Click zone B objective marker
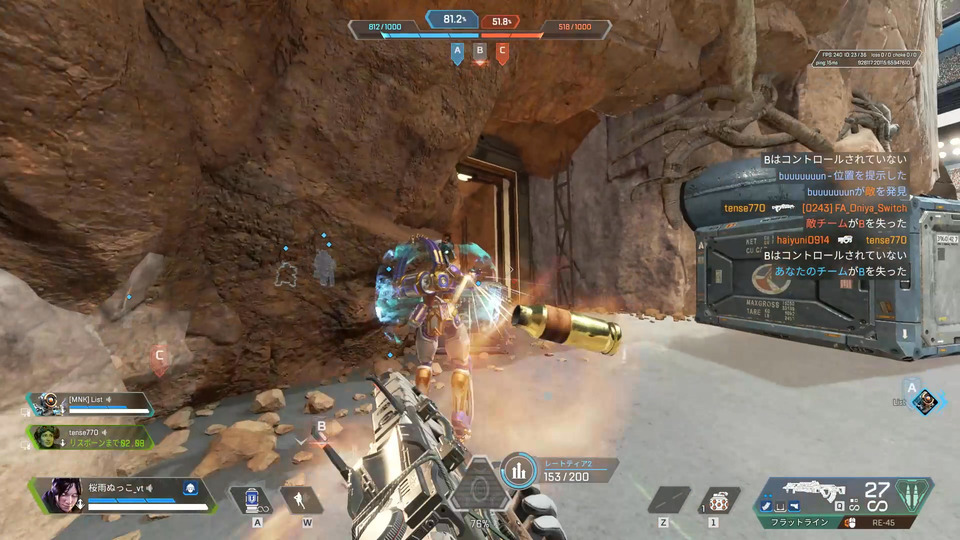This screenshot has width=960, height=540. pyautogui.click(x=480, y=52)
